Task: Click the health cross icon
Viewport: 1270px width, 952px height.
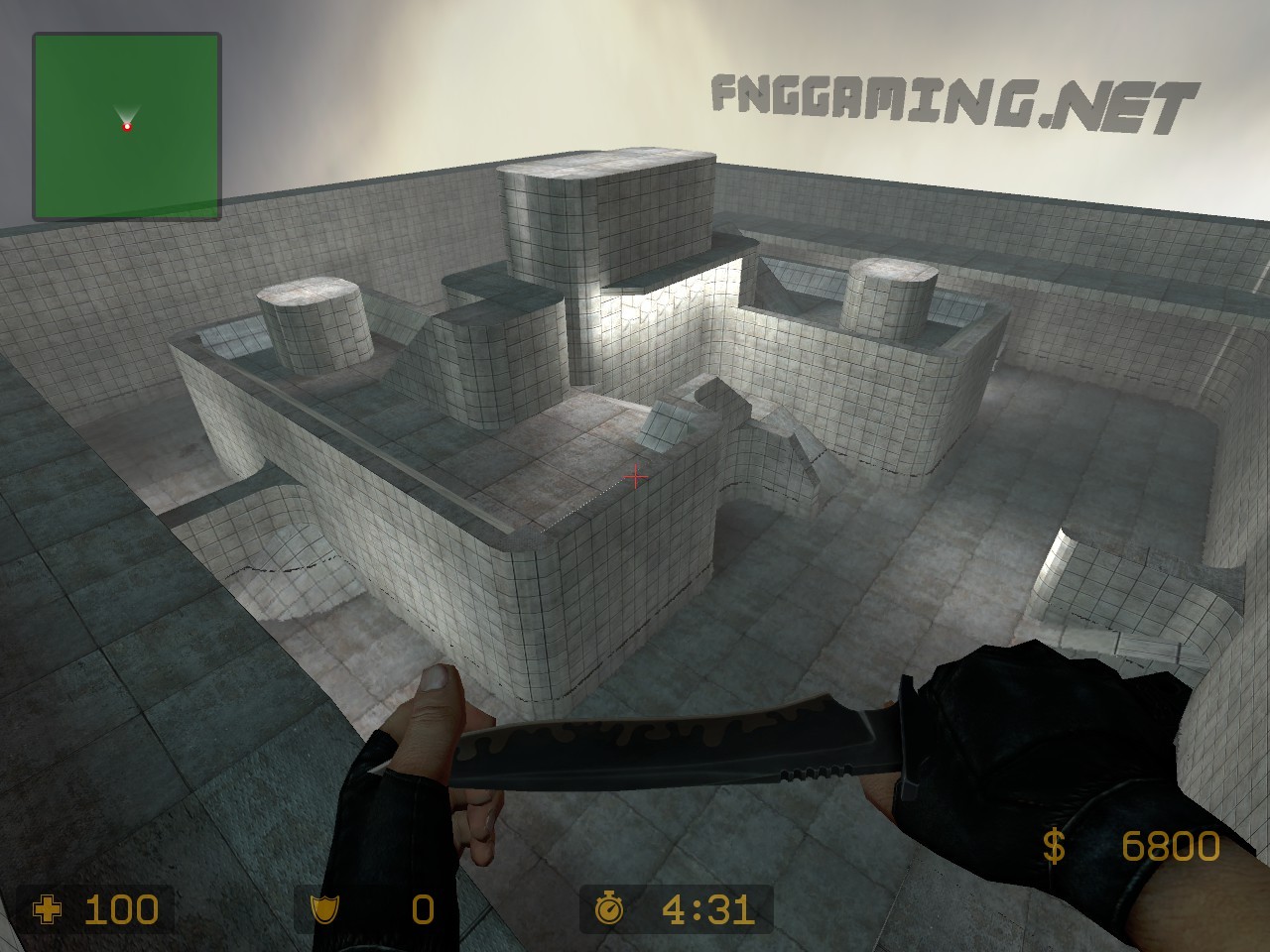Action: 47,907
